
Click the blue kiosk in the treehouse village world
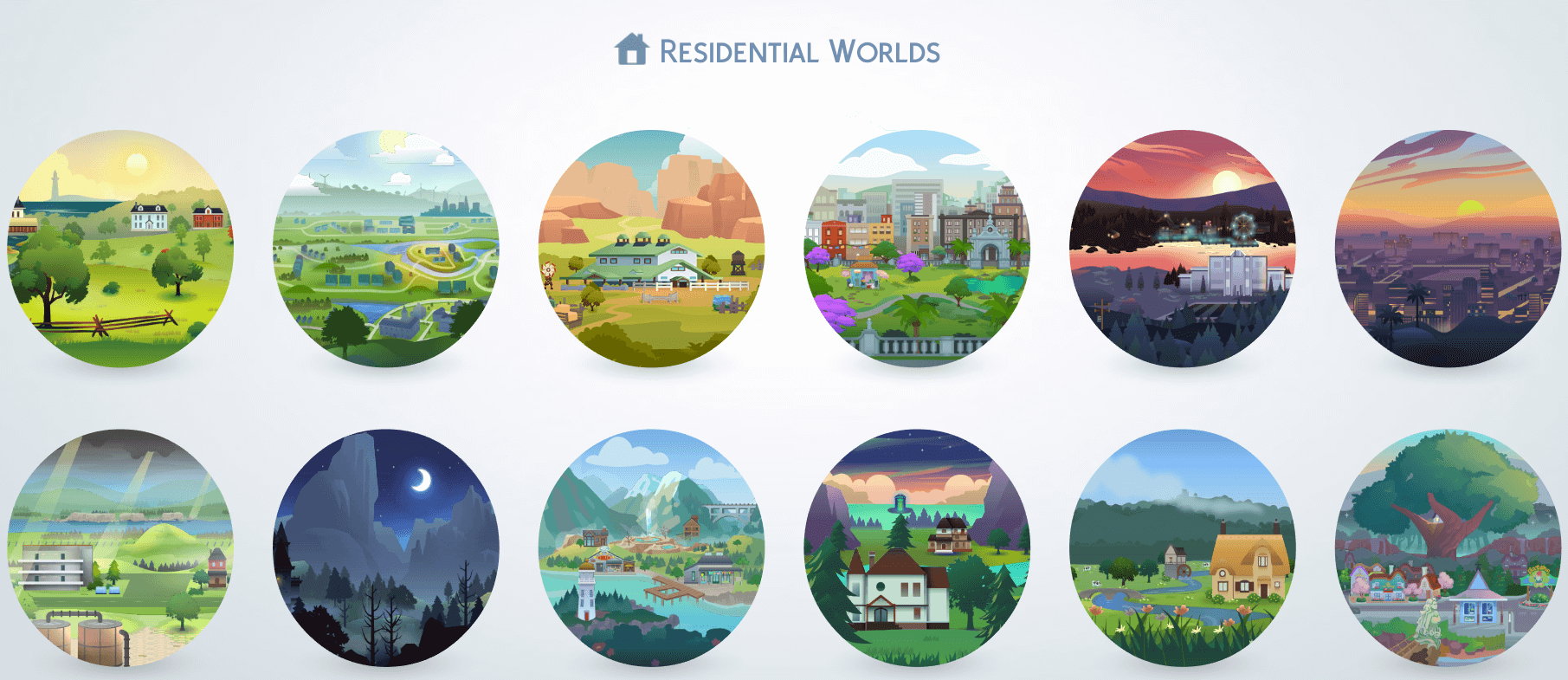(x=1477, y=610)
